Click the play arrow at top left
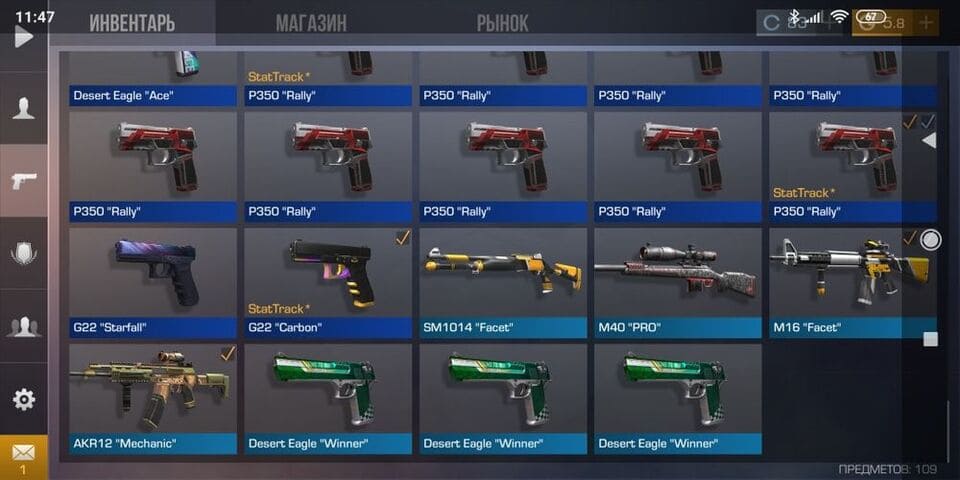Screen dimensions: 960x480 (x=23, y=37)
